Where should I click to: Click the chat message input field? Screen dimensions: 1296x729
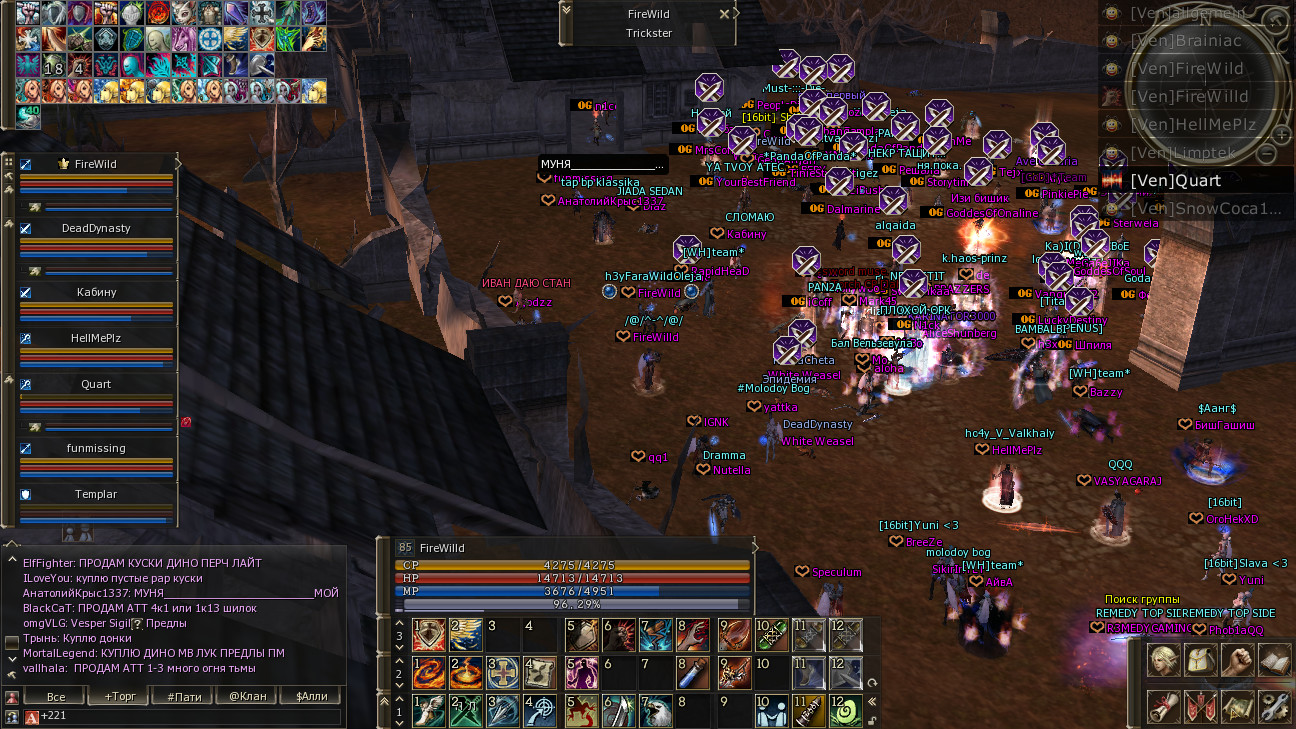pos(190,716)
